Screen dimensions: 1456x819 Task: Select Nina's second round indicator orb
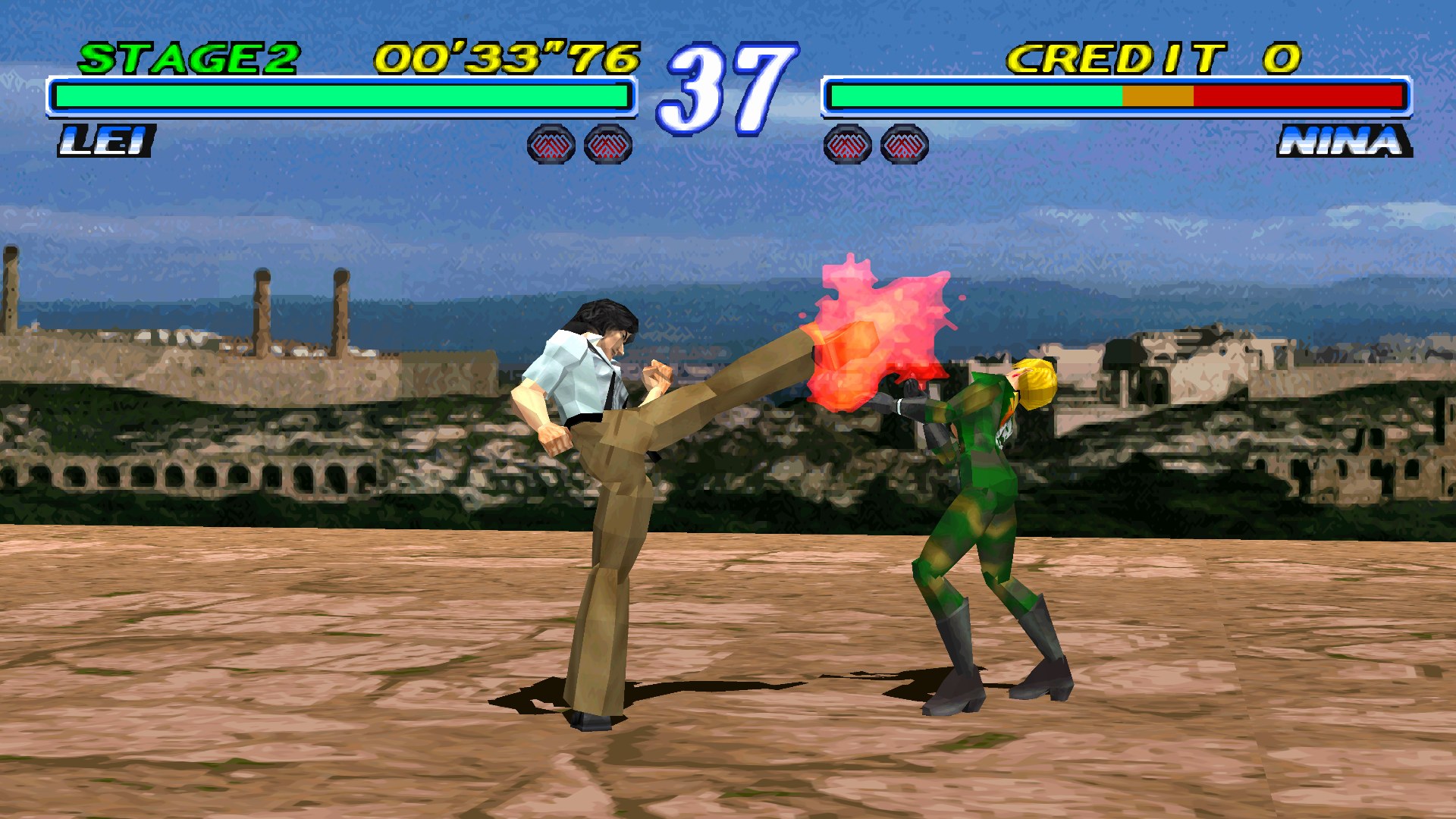(x=904, y=144)
